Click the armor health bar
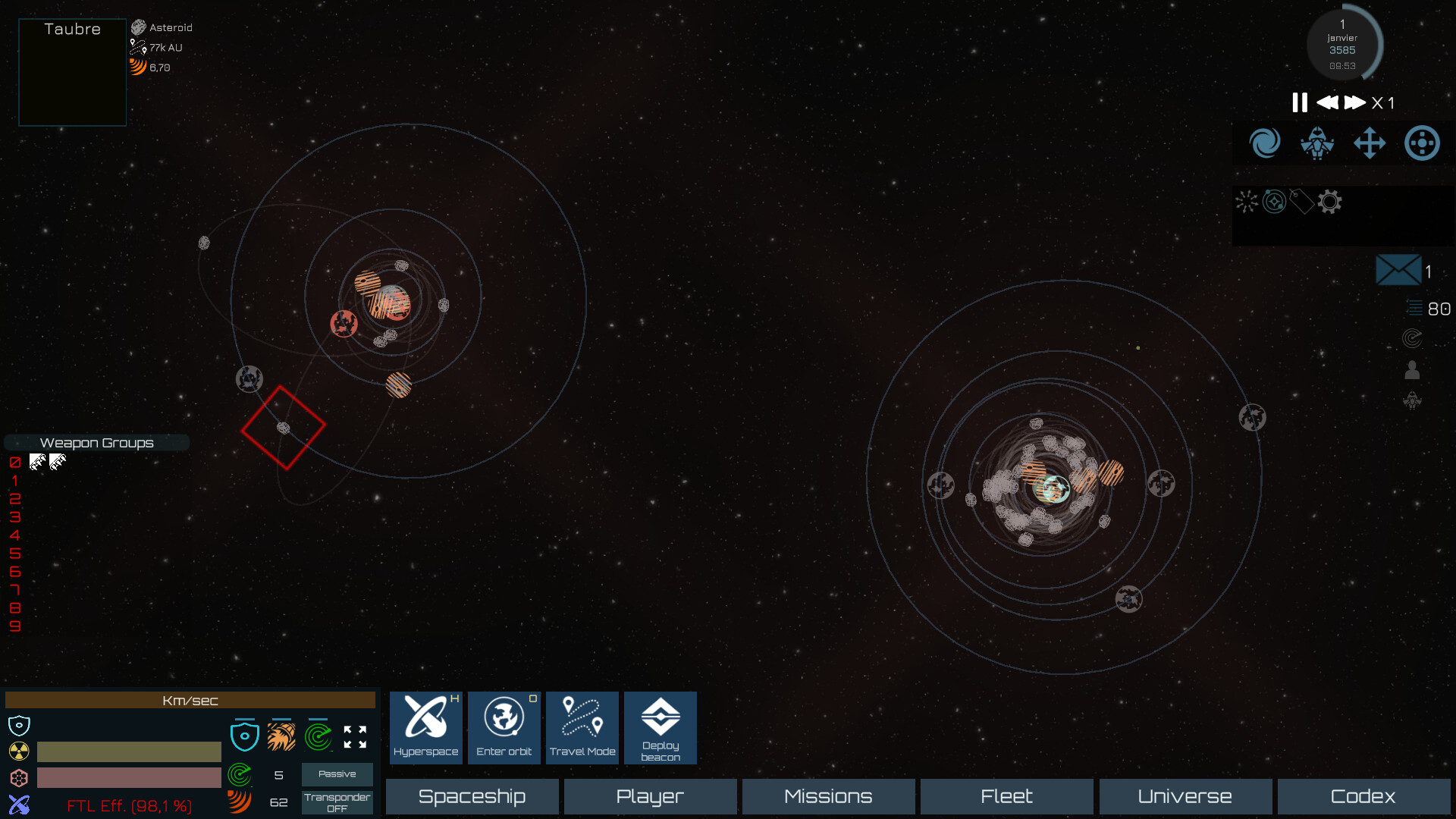The image size is (1456, 819). (128, 777)
